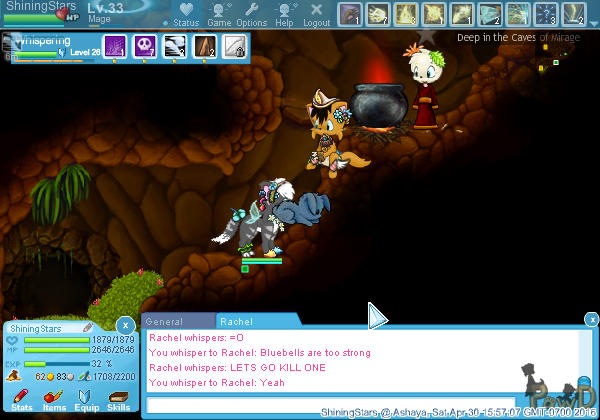Open the Game menu
The width and height of the screenshot is (600, 420).
(219, 14)
